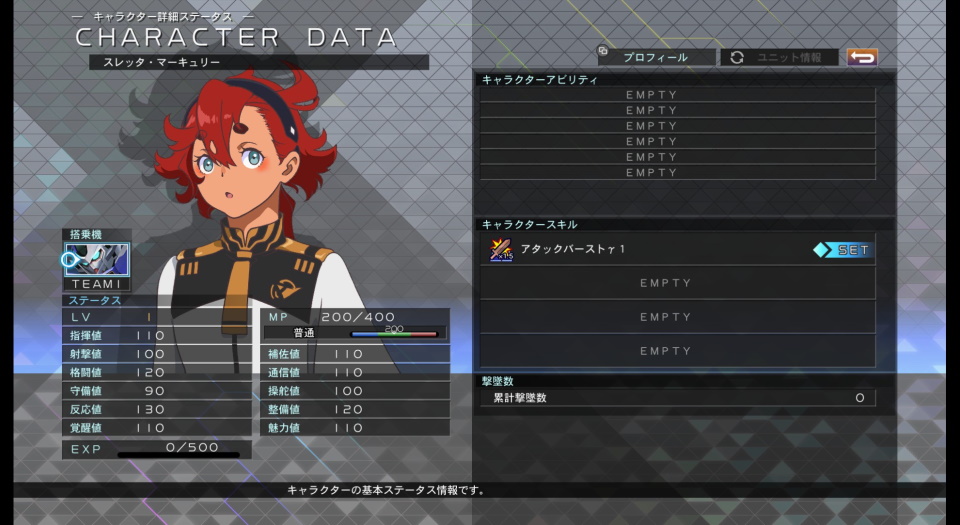Select the boarded mobile suit thumbnail
This screenshot has width=960, height=525.
tap(98, 259)
